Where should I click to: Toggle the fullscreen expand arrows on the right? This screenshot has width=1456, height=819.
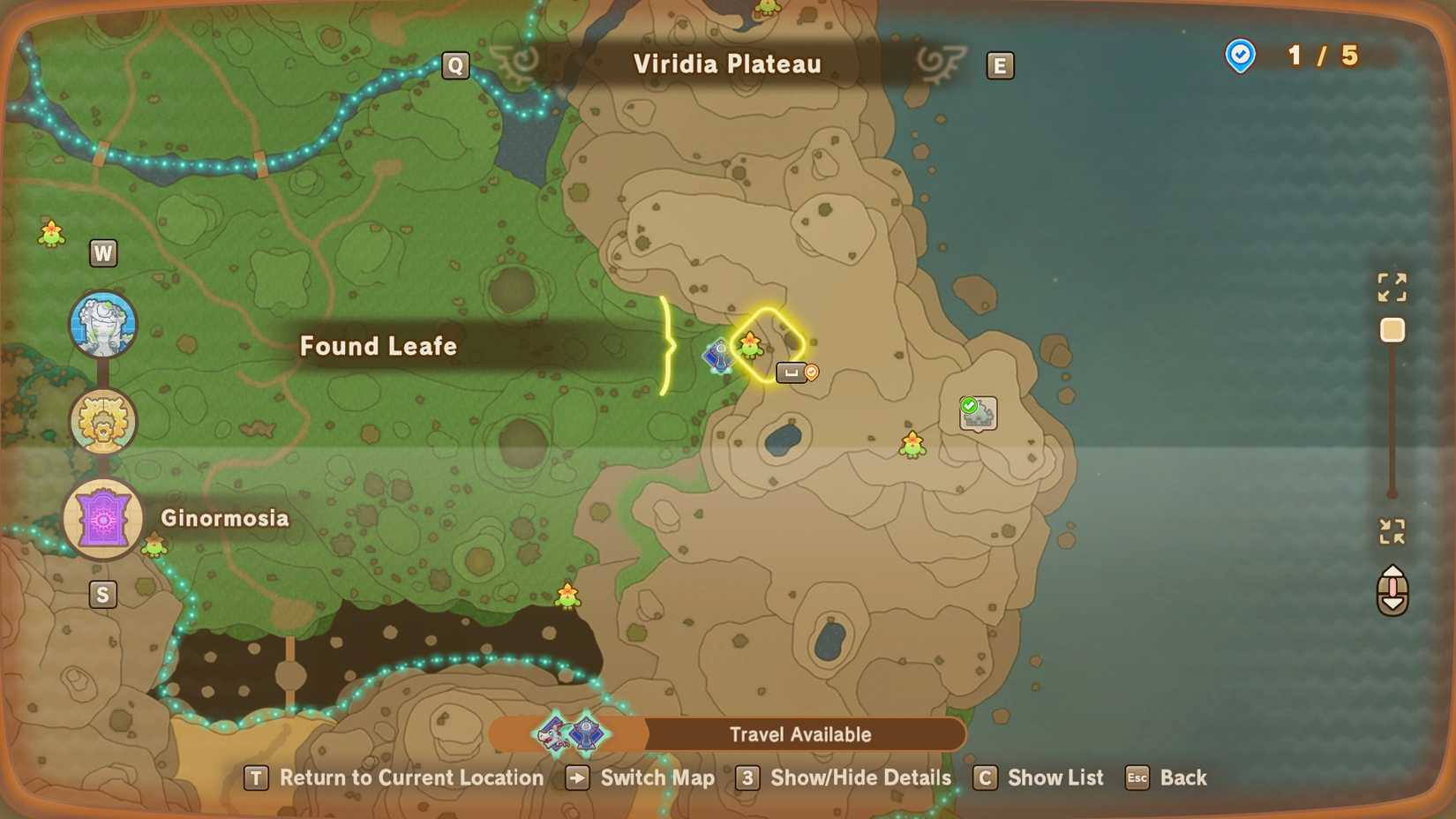click(x=1392, y=287)
